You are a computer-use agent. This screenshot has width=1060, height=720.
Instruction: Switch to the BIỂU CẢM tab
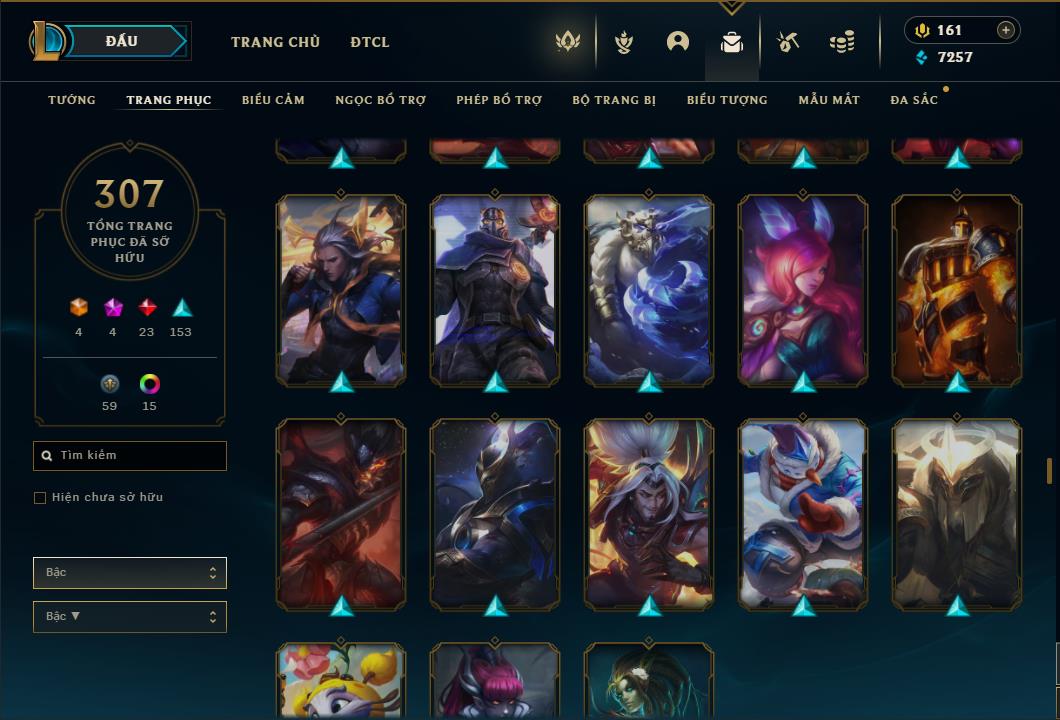(273, 100)
